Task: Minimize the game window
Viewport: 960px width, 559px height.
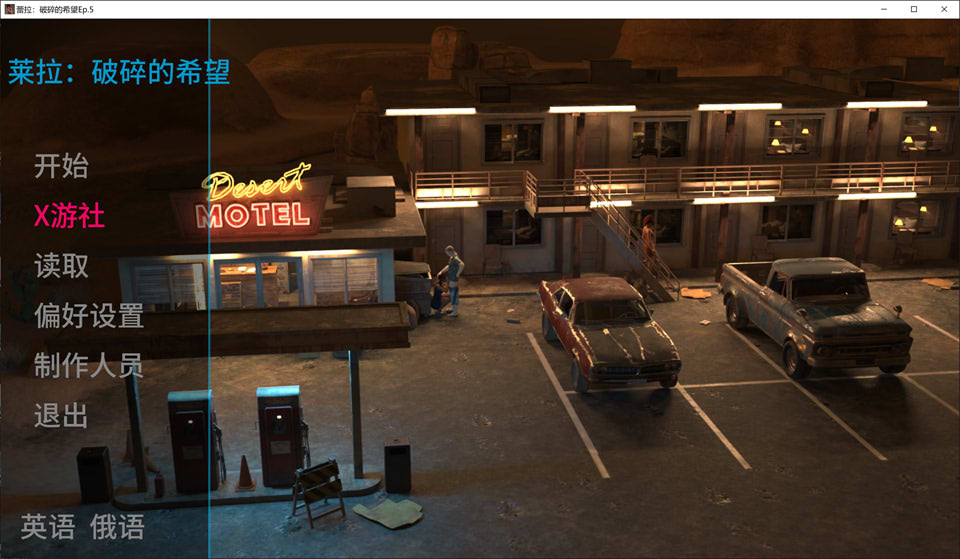Action: [x=885, y=9]
